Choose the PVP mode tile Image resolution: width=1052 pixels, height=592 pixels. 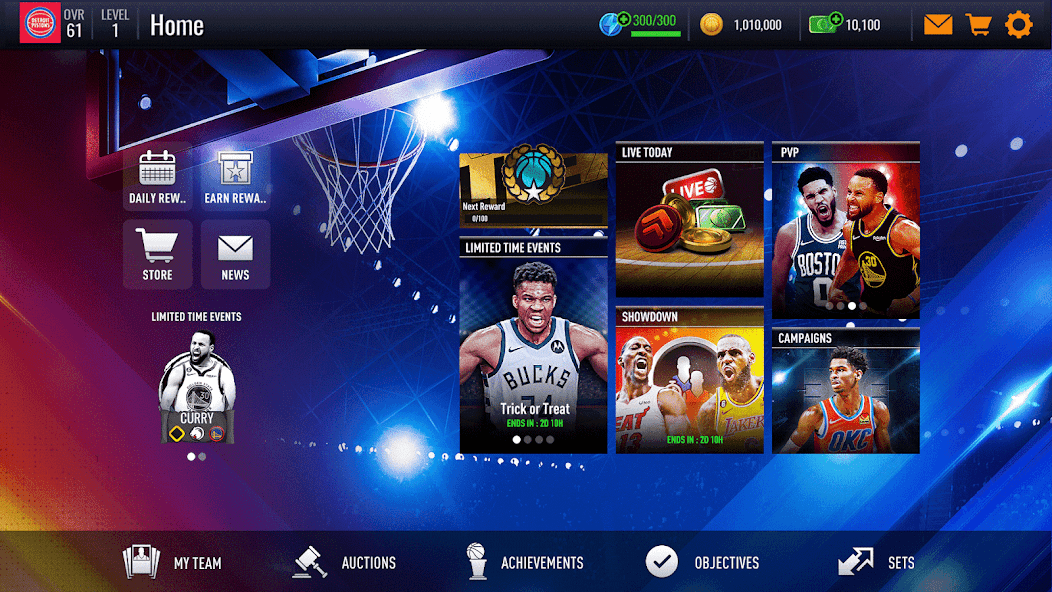click(845, 230)
